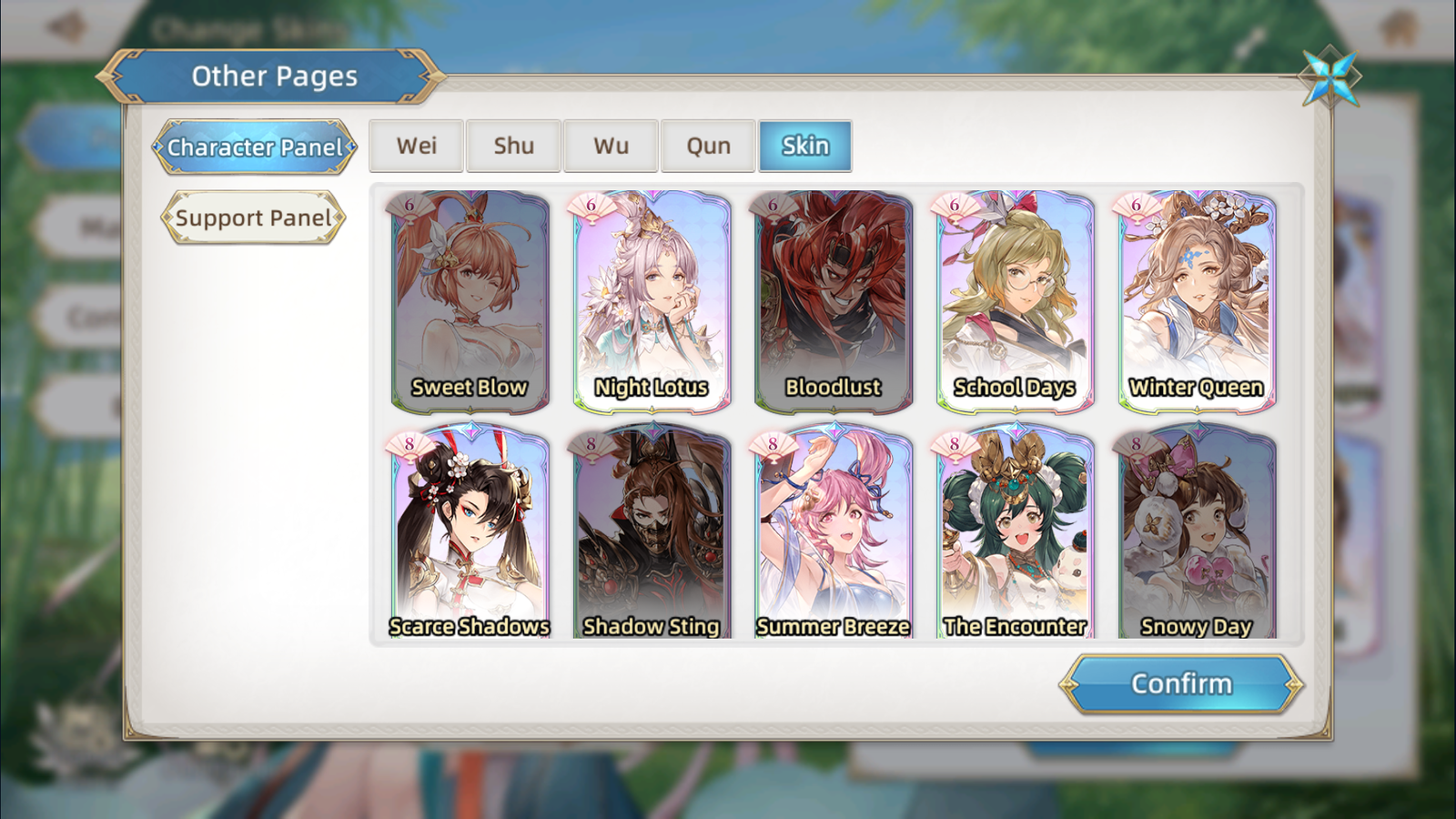
Task: Show the Qun faction tab
Action: (709, 146)
